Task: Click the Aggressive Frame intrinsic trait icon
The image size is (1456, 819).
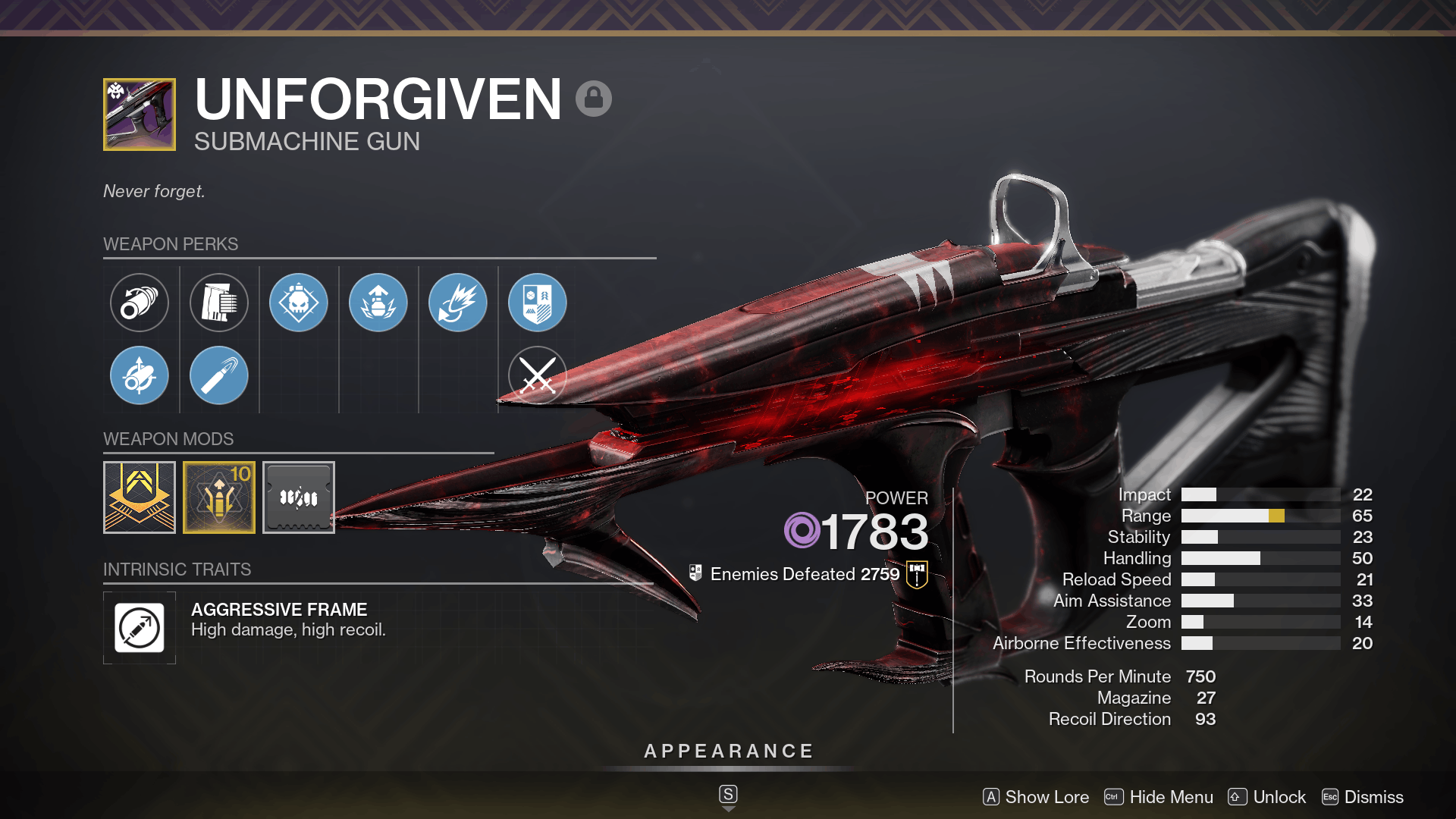Action: tap(139, 628)
